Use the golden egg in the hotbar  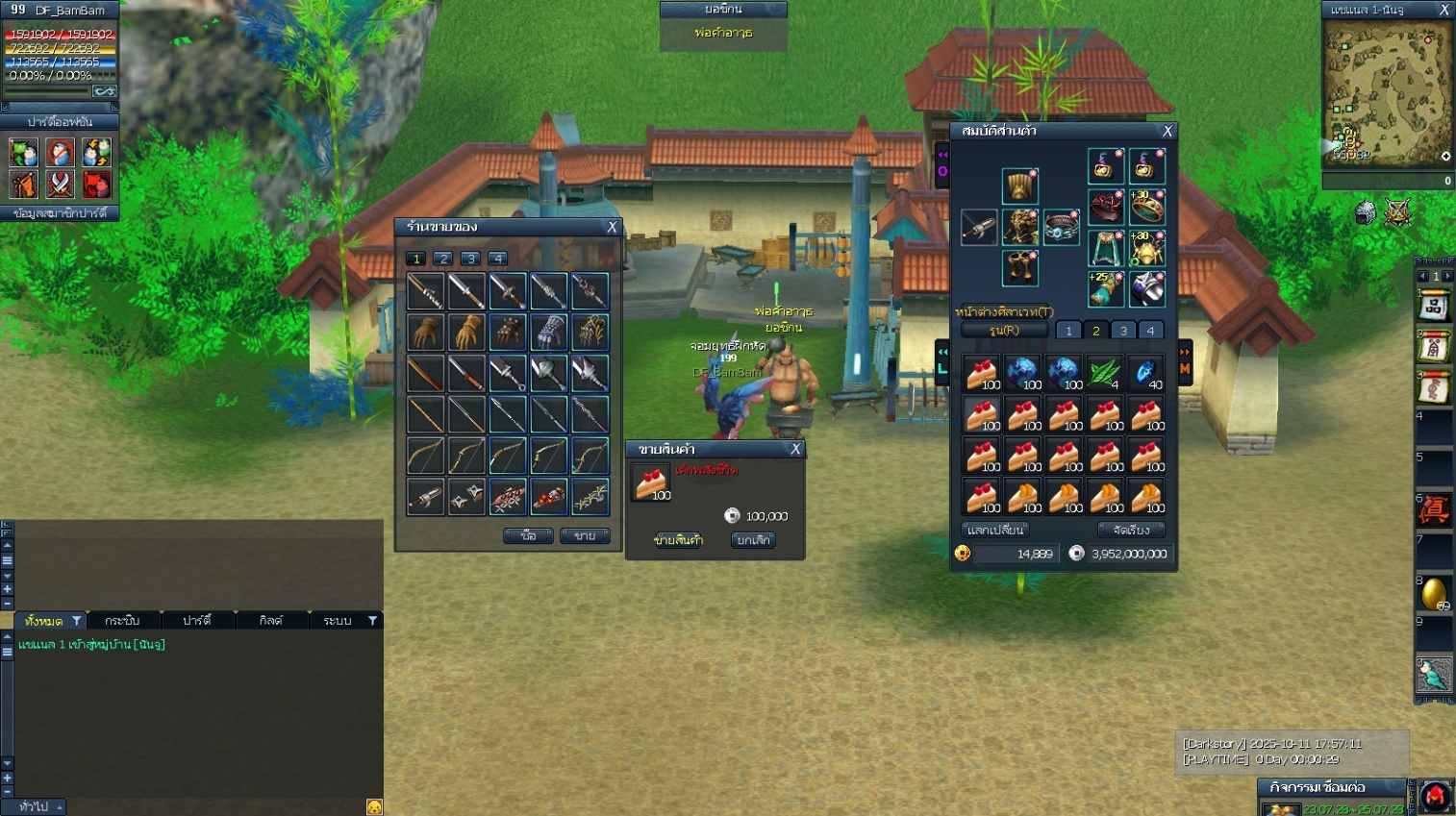(1433, 593)
